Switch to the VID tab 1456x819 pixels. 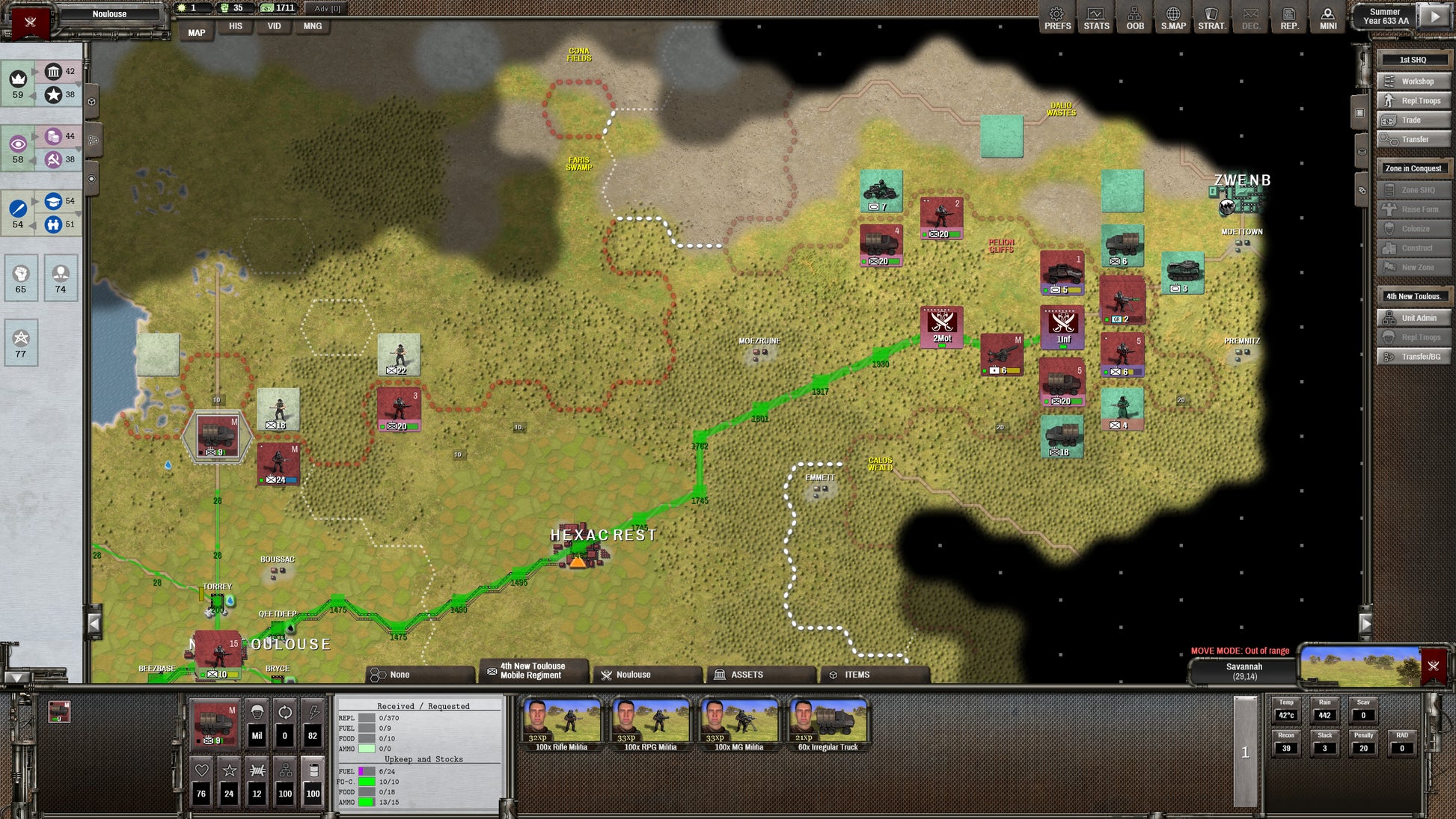(275, 26)
